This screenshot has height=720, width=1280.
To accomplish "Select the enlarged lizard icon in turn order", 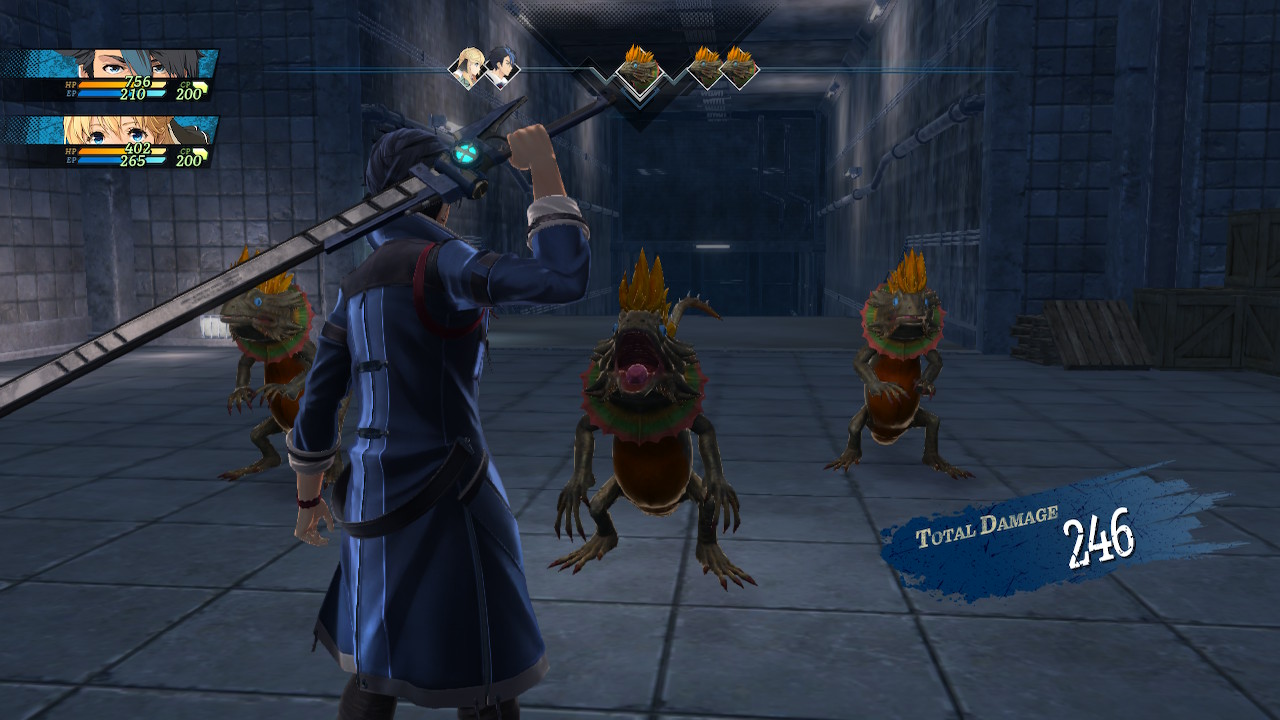I will click(x=639, y=69).
